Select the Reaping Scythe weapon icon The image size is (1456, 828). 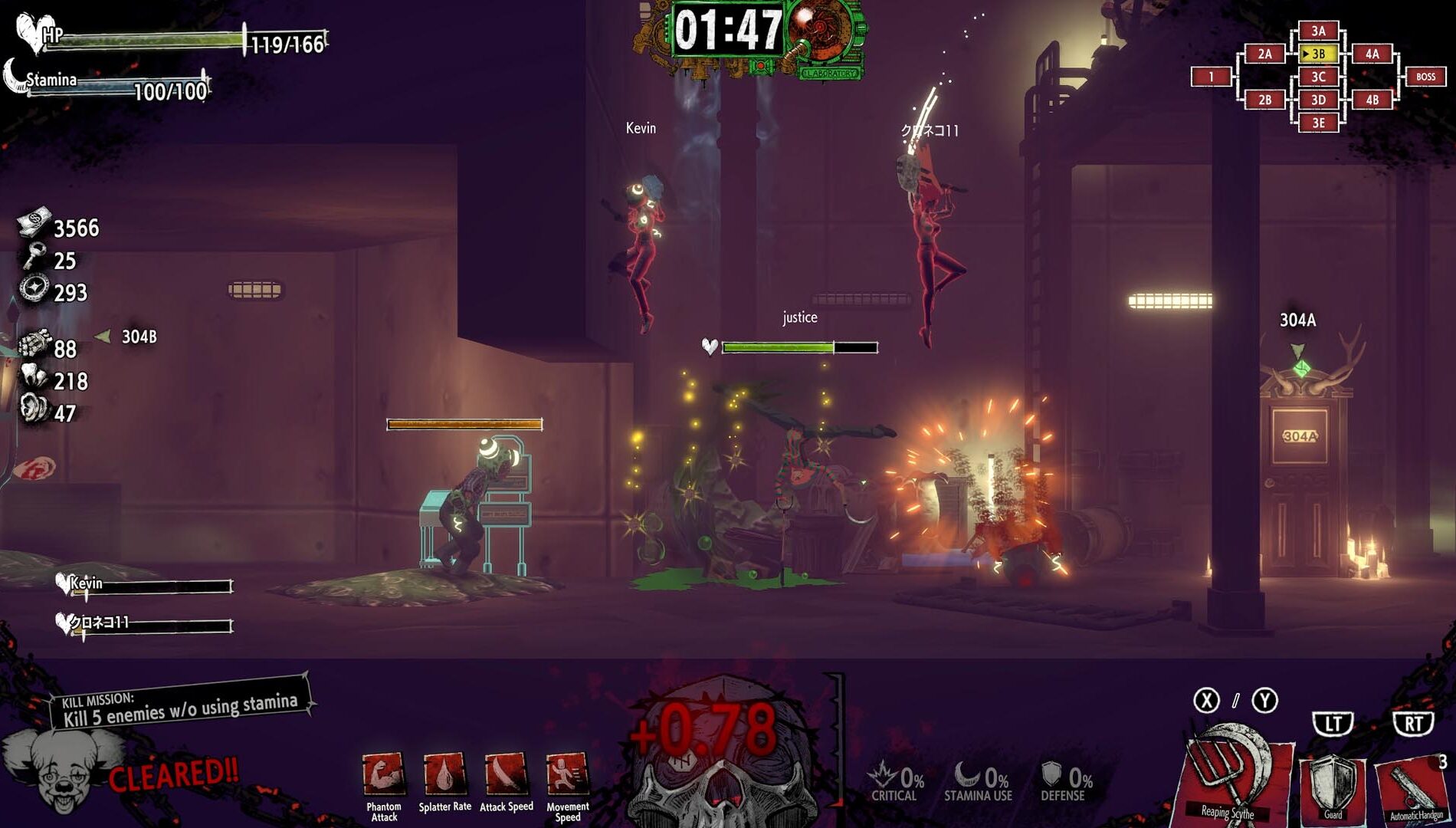pyautogui.click(x=1230, y=778)
